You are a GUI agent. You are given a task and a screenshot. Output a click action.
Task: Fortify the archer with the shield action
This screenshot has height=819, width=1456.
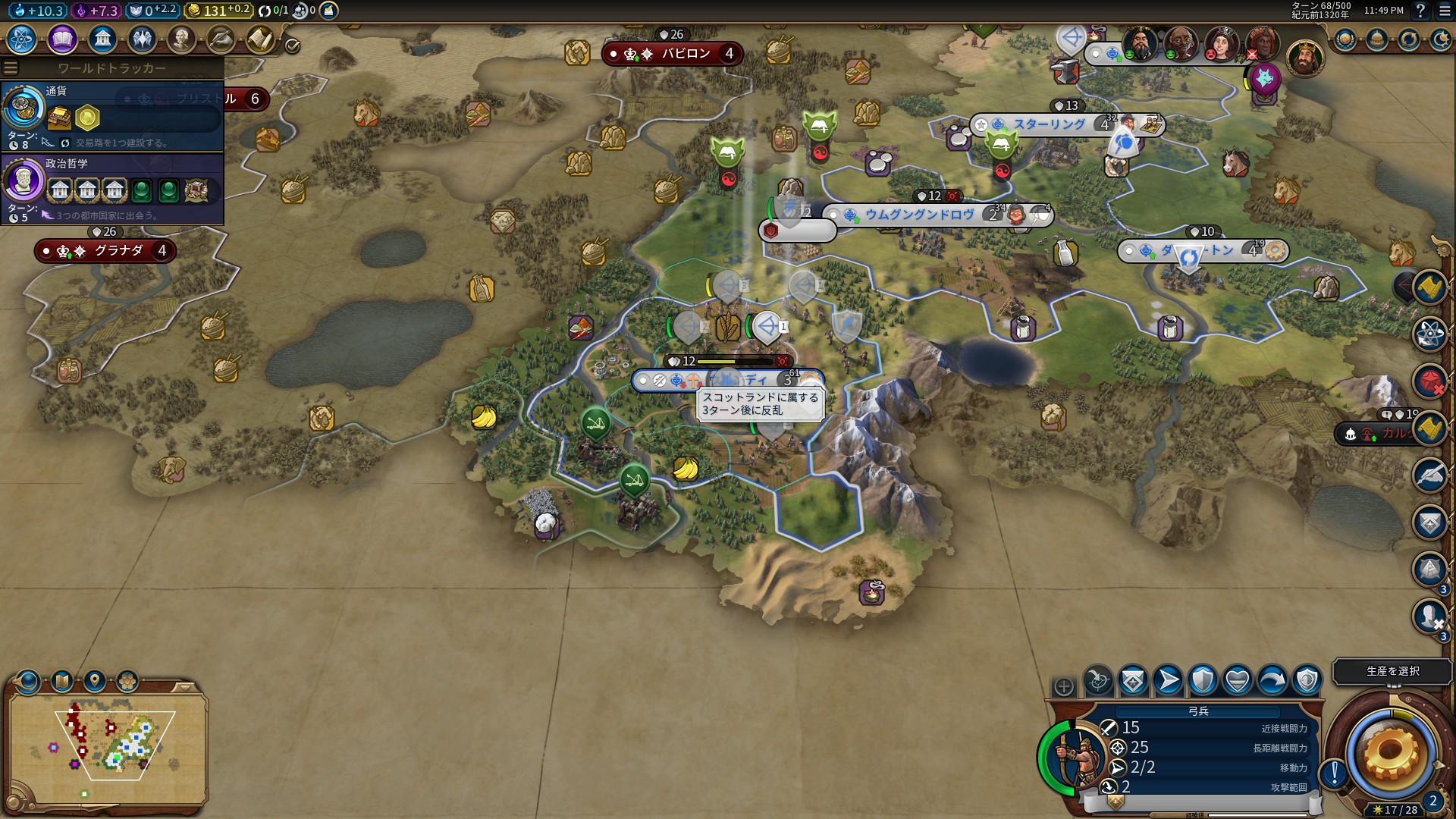(1203, 680)
